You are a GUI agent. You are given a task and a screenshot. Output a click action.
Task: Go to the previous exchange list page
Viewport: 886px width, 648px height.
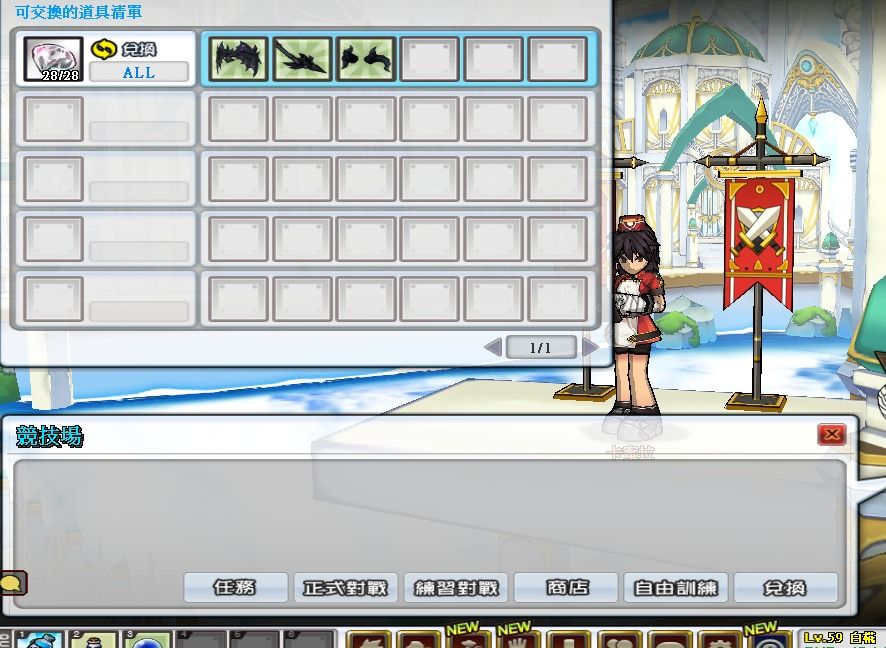[x=492, y=347]
